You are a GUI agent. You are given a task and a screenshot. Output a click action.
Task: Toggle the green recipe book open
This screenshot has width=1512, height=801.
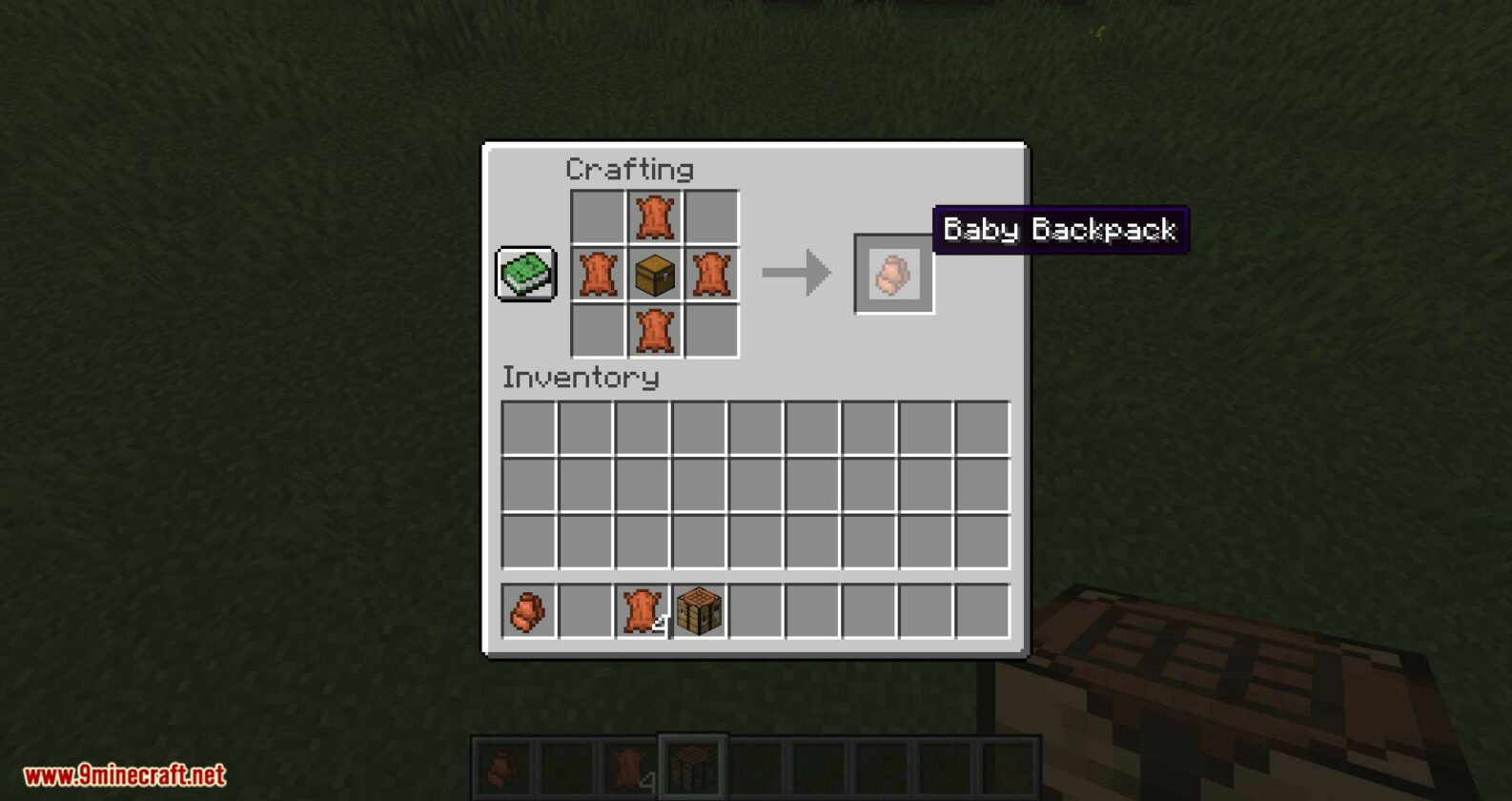click(523, 275)
